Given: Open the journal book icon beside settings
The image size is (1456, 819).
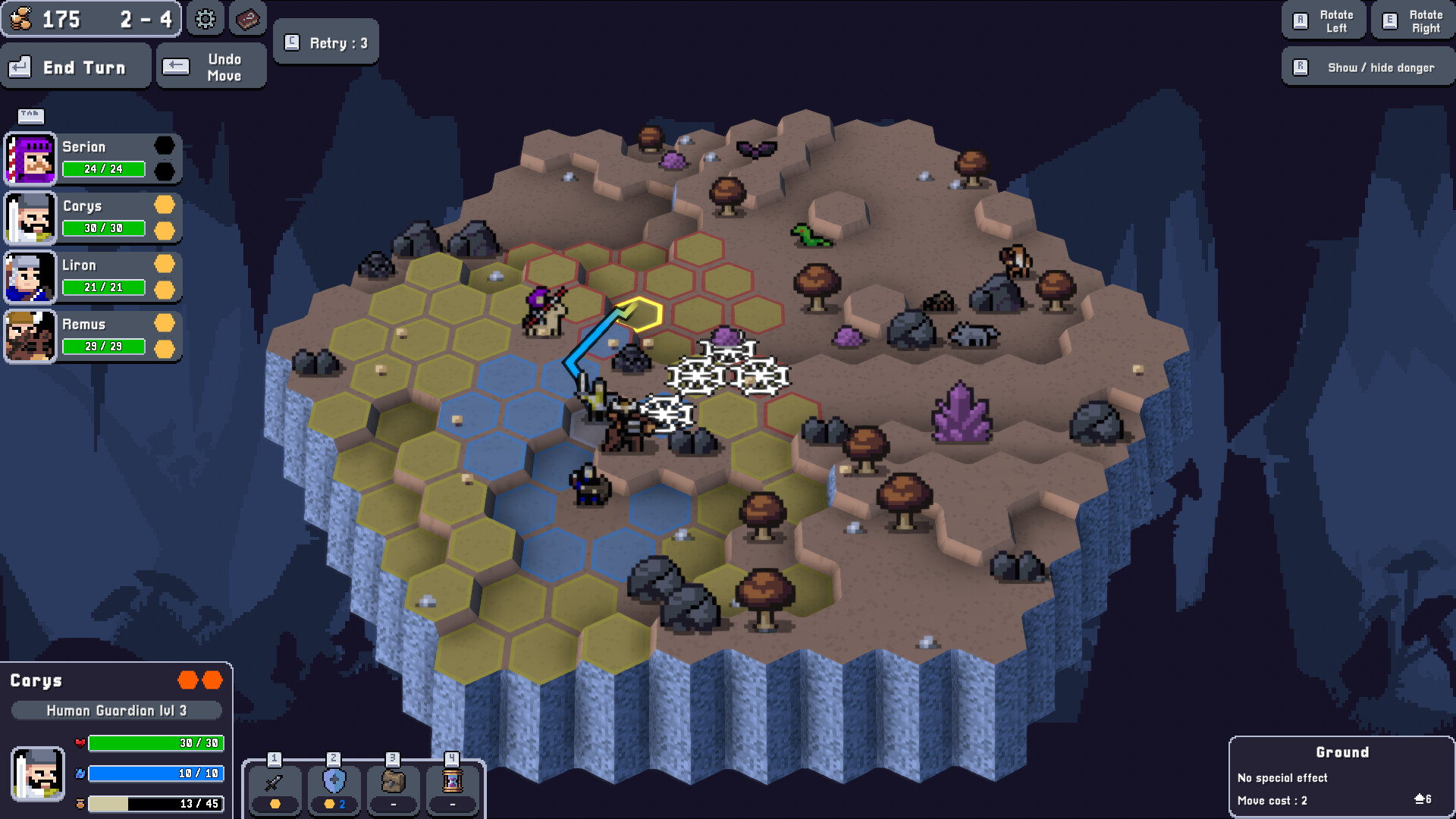Looking at the screenshot, I should [x=248, y=20].
